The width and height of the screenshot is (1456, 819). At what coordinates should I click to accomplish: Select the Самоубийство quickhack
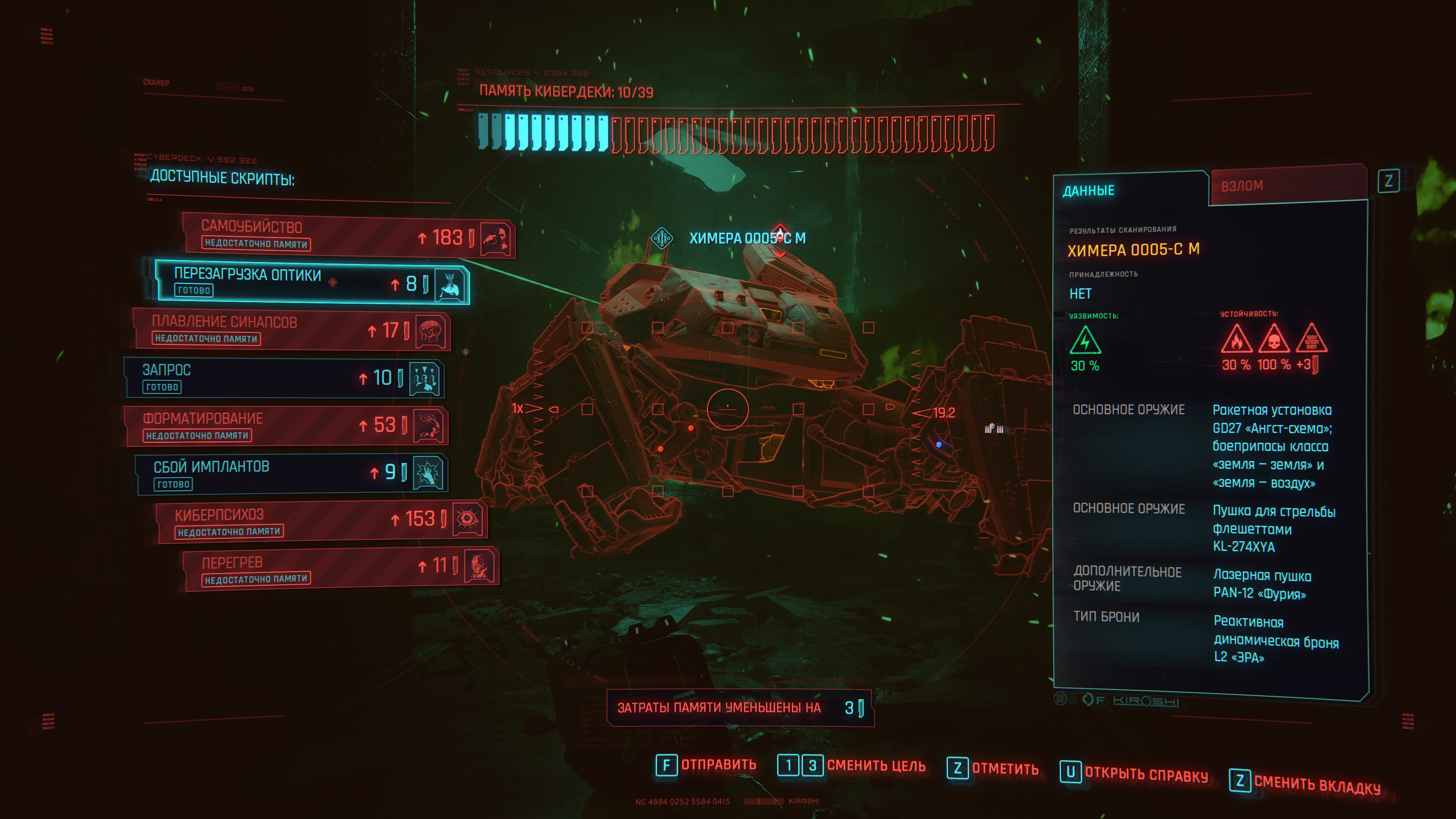click(x=348, y=235)
